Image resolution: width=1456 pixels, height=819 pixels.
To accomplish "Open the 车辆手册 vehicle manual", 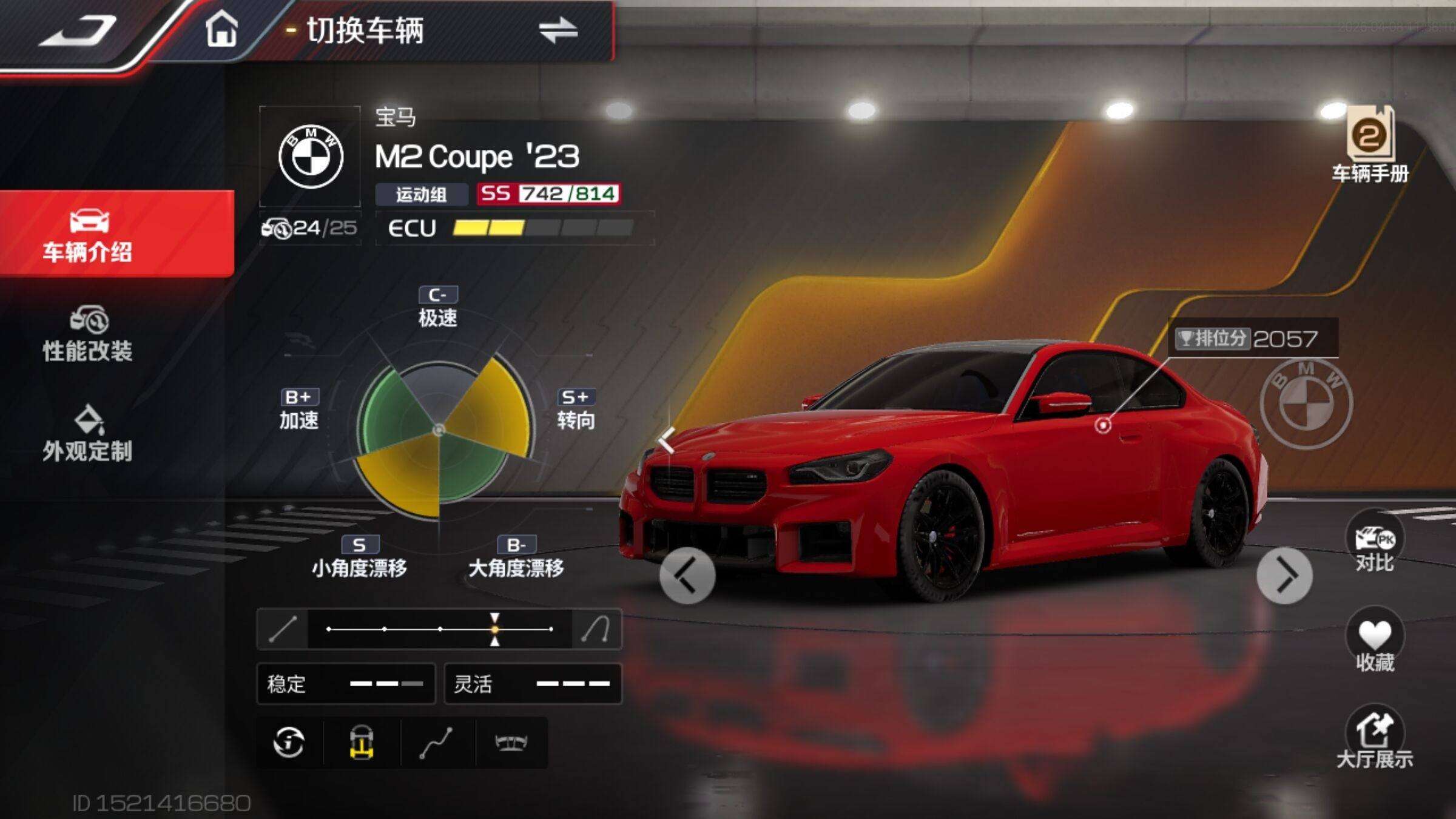I will pyautogui.click(x=1370, y=144).
